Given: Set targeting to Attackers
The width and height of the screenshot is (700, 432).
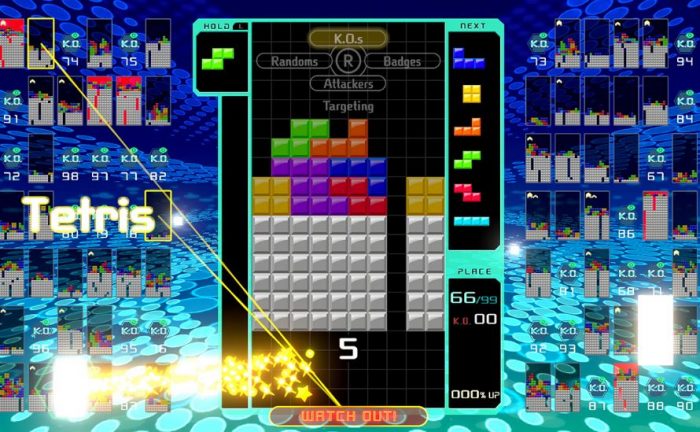Looking at the screenshot, I should tap(348, 84).
